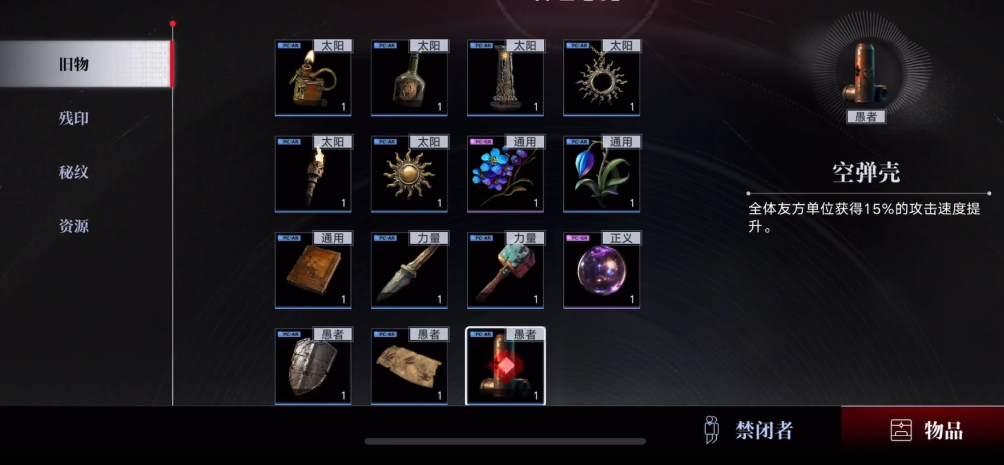Select the oil lamp relic slot
Screen dimensions: 1004x465
(313, 80)
